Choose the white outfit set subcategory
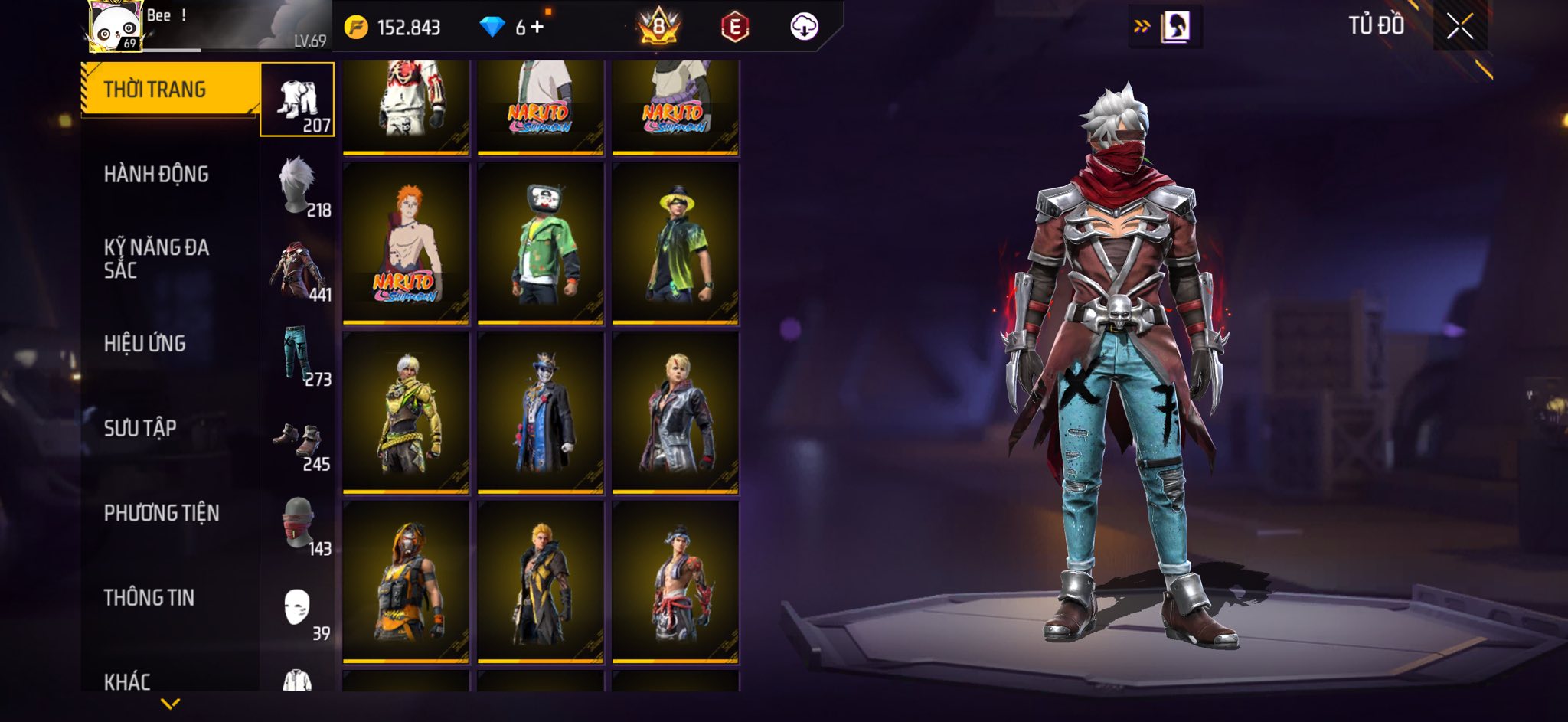 coord(297,100)
